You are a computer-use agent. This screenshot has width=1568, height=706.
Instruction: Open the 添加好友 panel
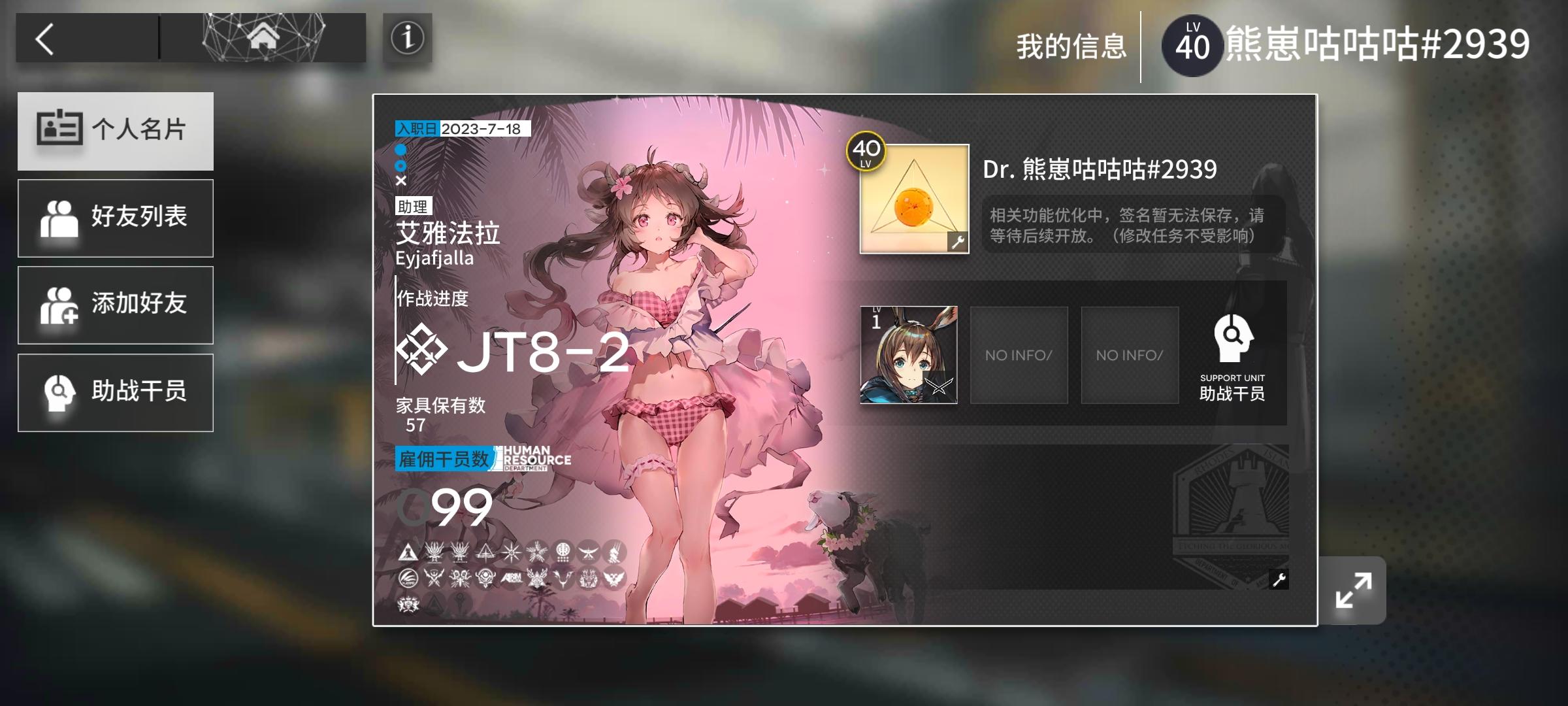[116, 305]
